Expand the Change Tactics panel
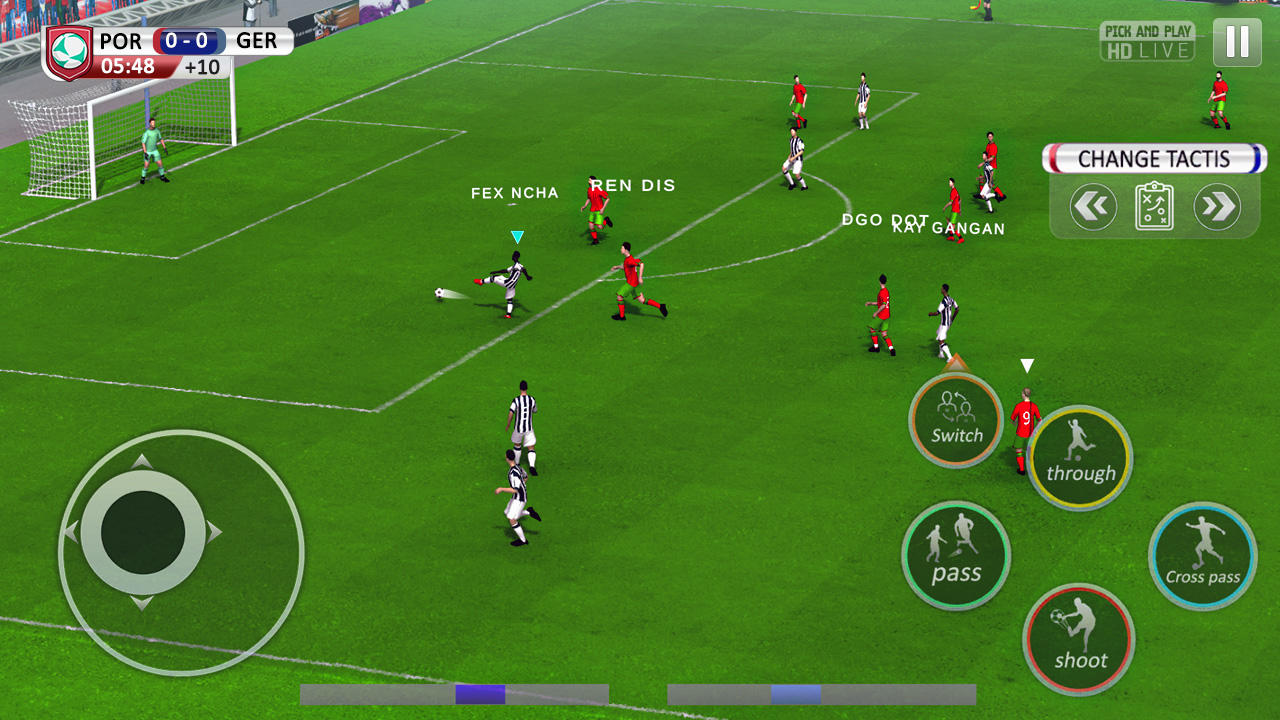The image size is (1280, 720). (x=1153, y=158)
